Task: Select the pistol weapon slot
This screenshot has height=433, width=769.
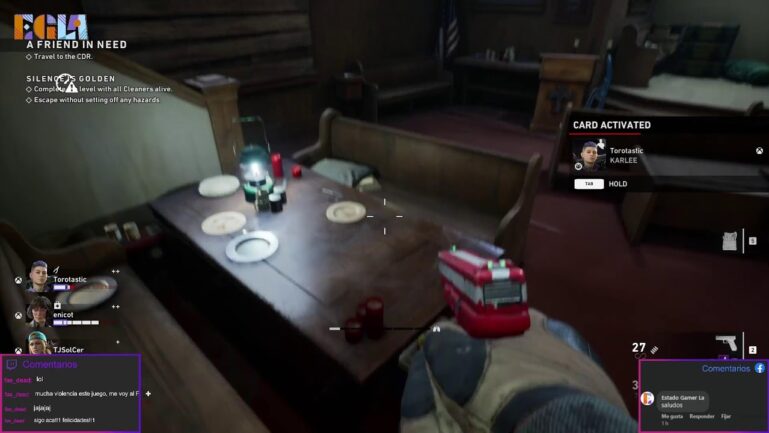Action: [727, 344]
